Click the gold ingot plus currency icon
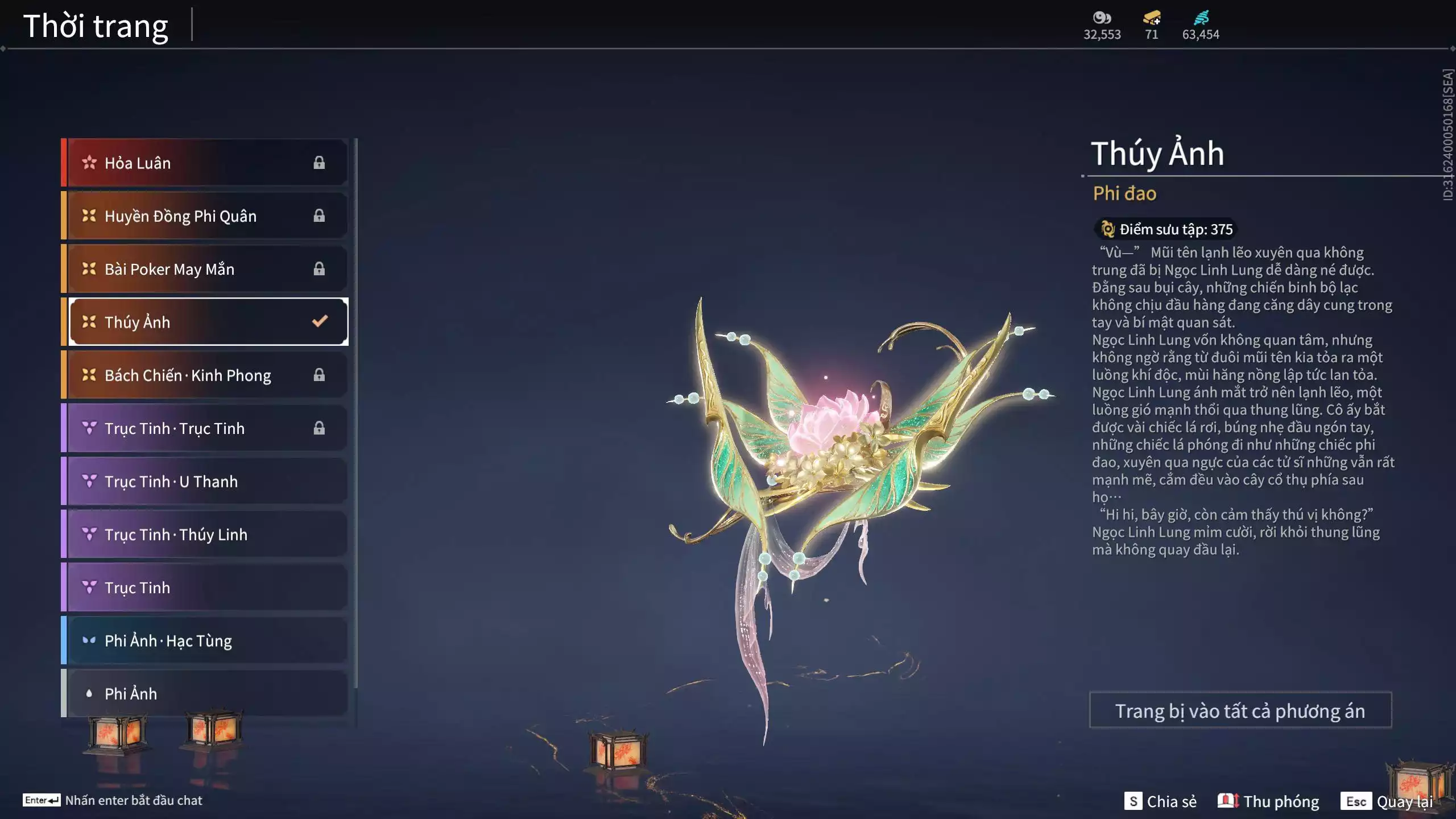The image size is (1456, 819). 1152,18
